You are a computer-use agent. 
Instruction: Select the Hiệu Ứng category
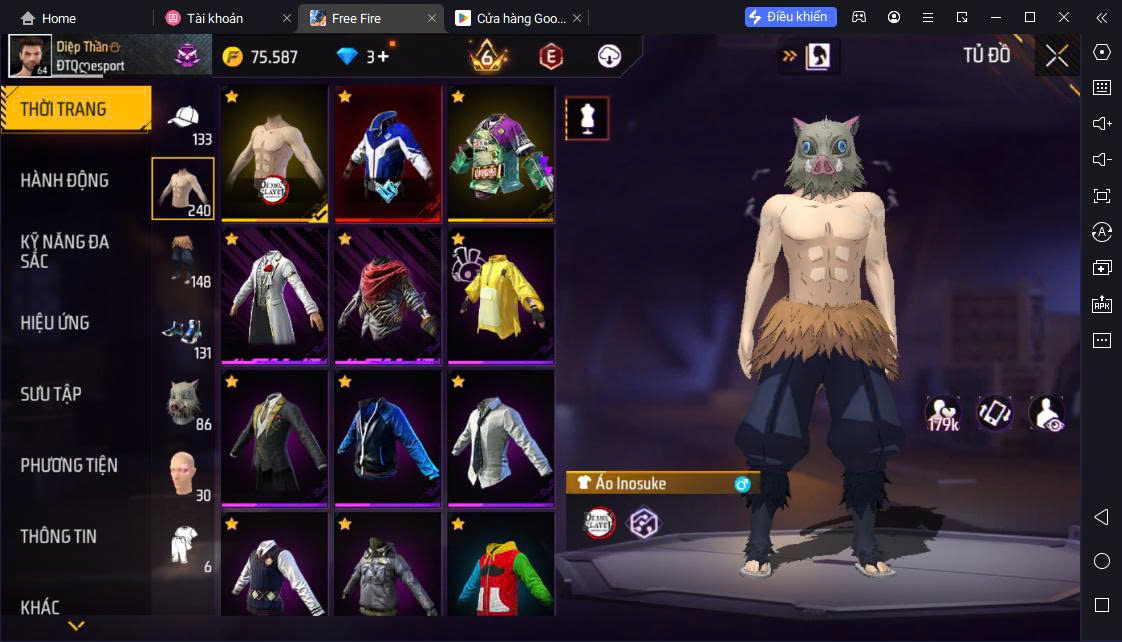coord(55,322)
